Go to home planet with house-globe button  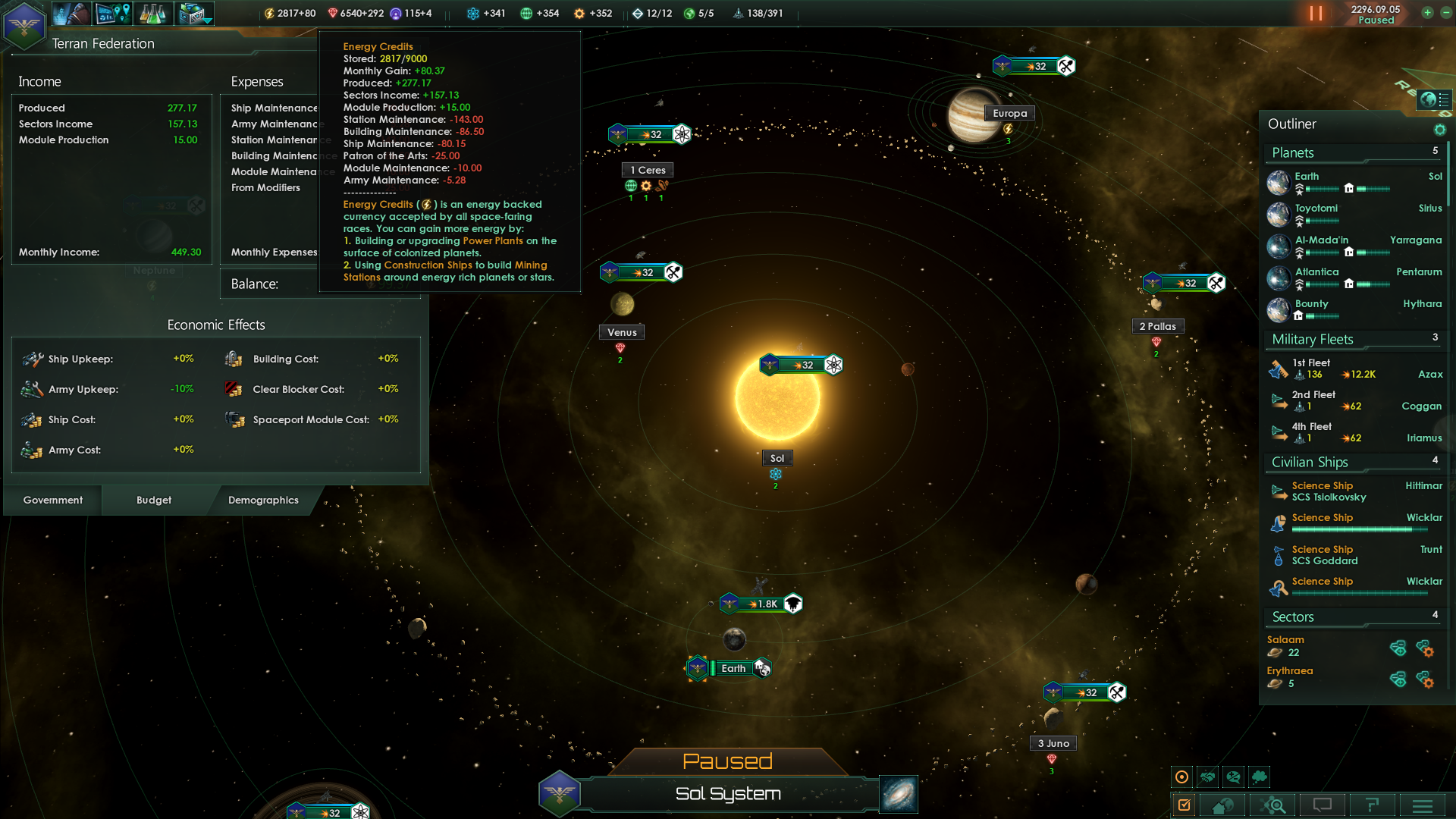(x=1222, y=805)
